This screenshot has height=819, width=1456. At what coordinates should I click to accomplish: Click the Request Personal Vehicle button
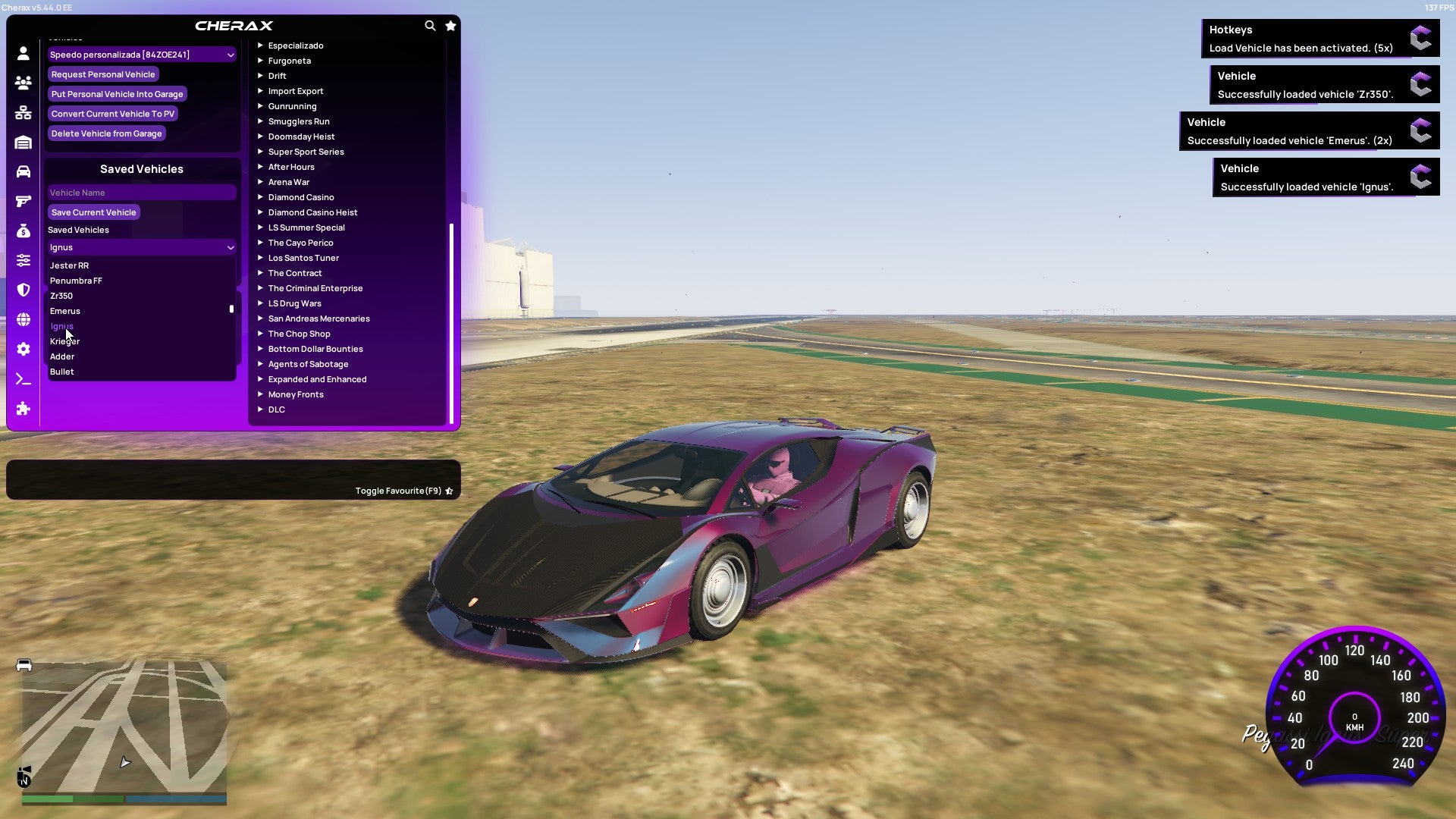(103, 74)
